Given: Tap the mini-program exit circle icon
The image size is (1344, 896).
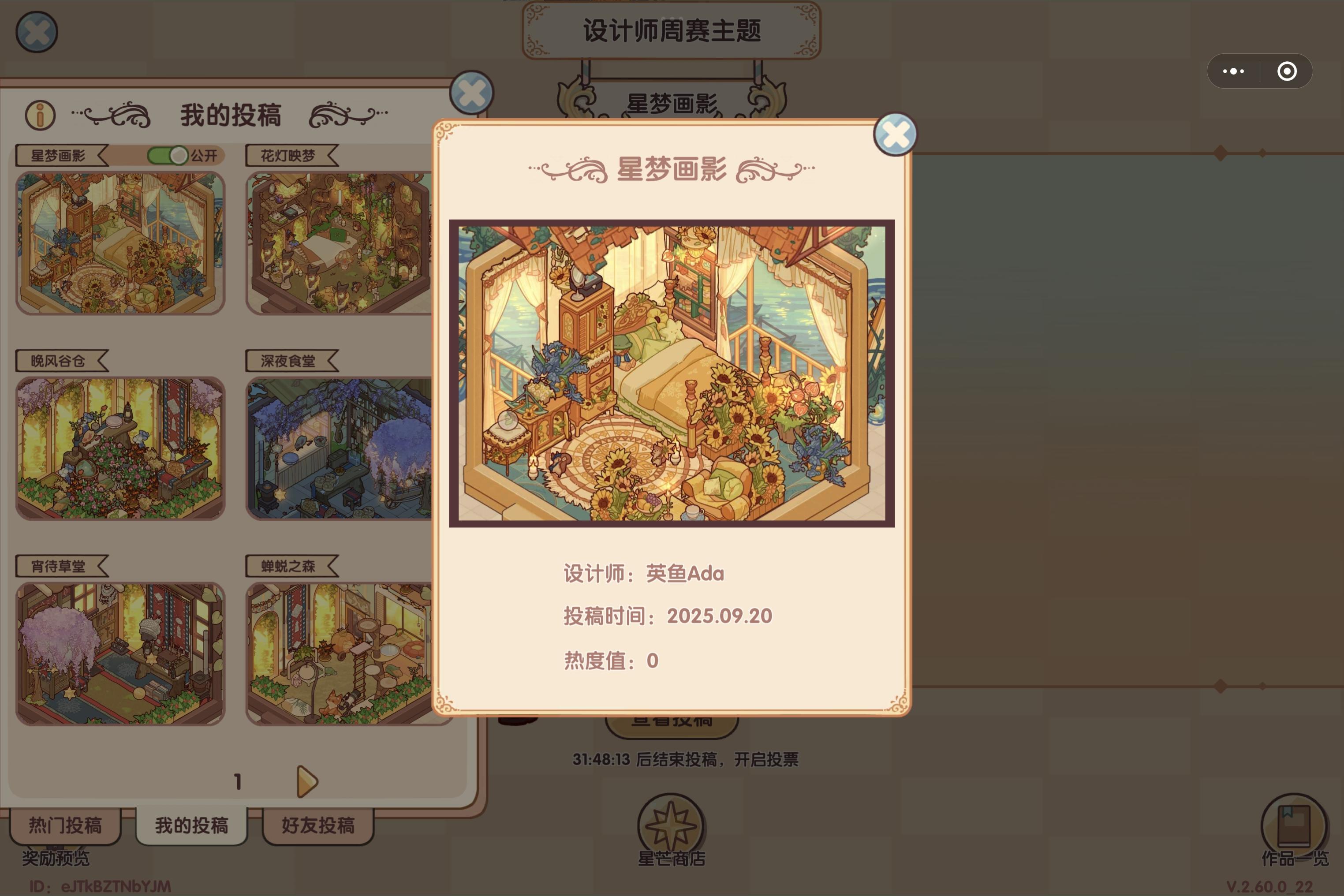Looking at the screenshot, I should (1287, 70).
